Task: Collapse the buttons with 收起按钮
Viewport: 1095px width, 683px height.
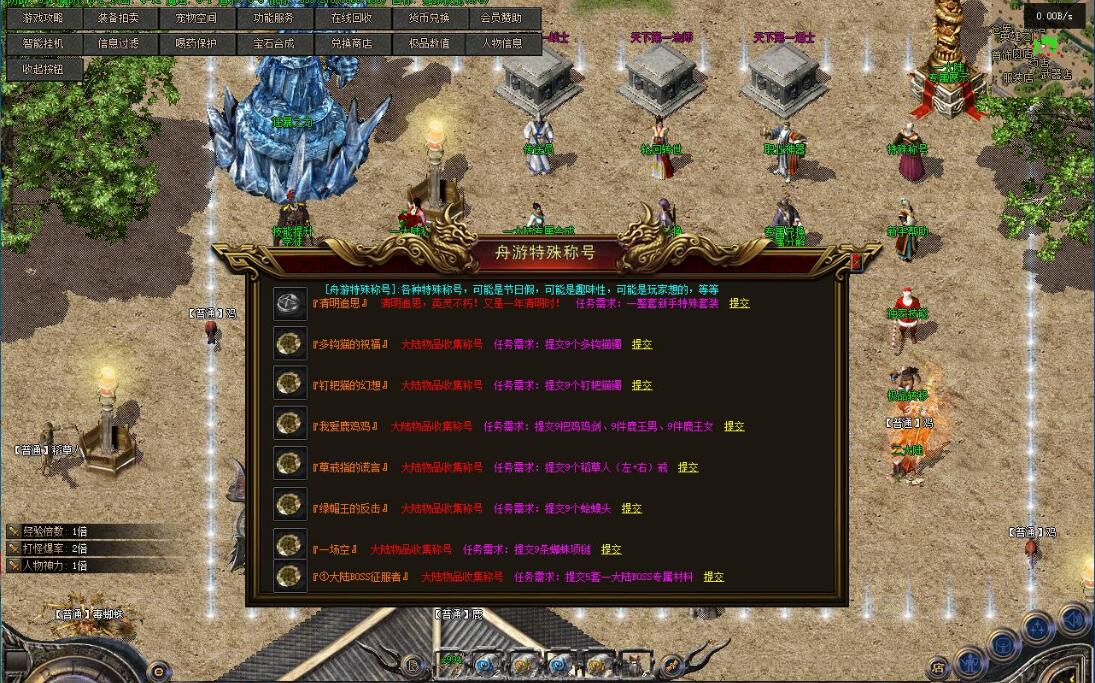Action: [x=43, y=69]
